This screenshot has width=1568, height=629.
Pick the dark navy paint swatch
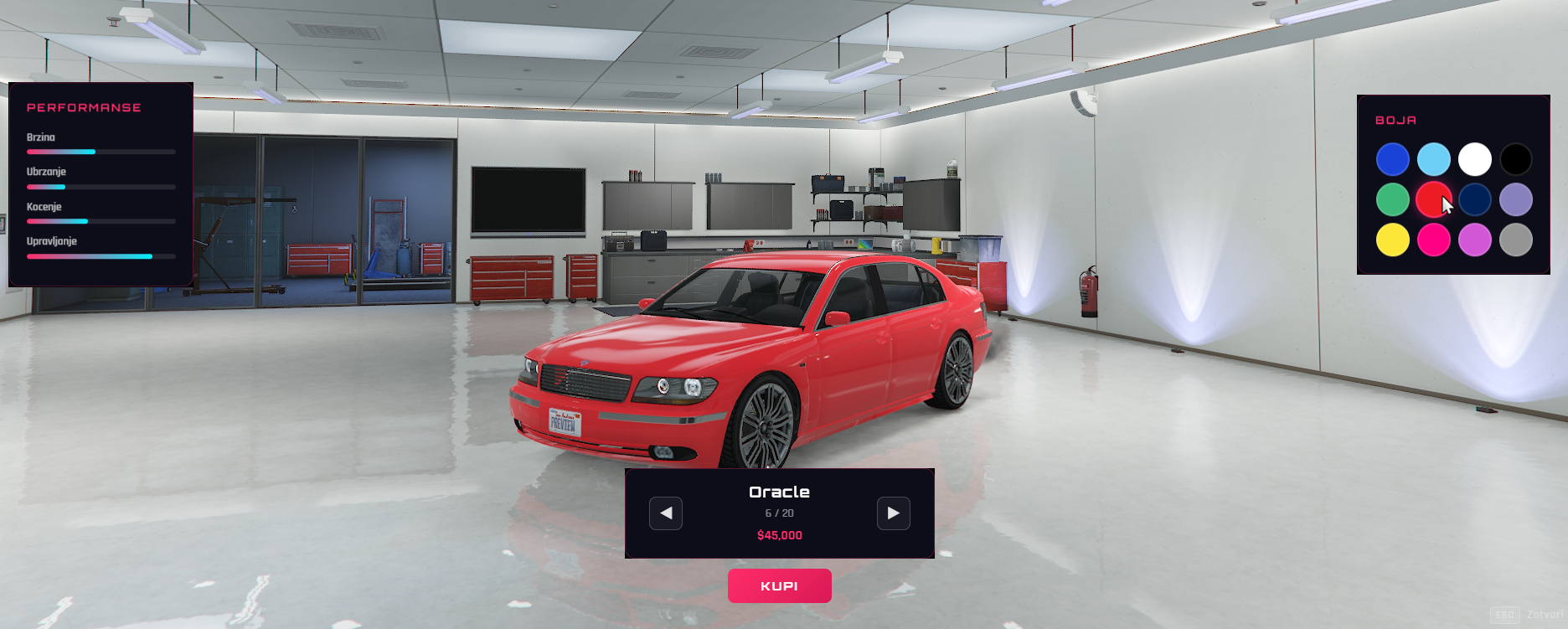pyautogui.click(x=1474, y=199)
